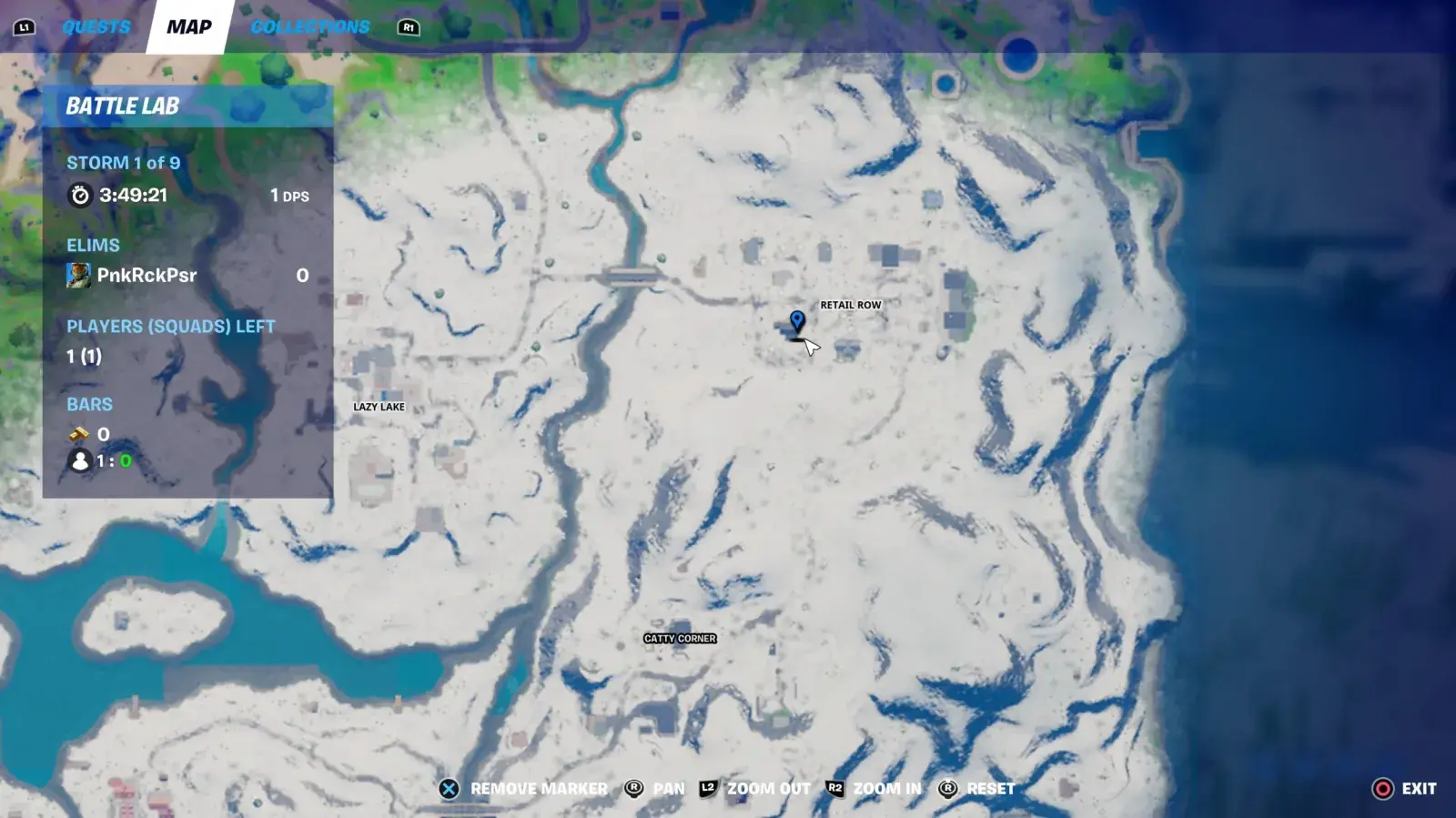Click the blue map marker pin
The height and width of the screenshot is (818, 1456).
click(798, 321)
